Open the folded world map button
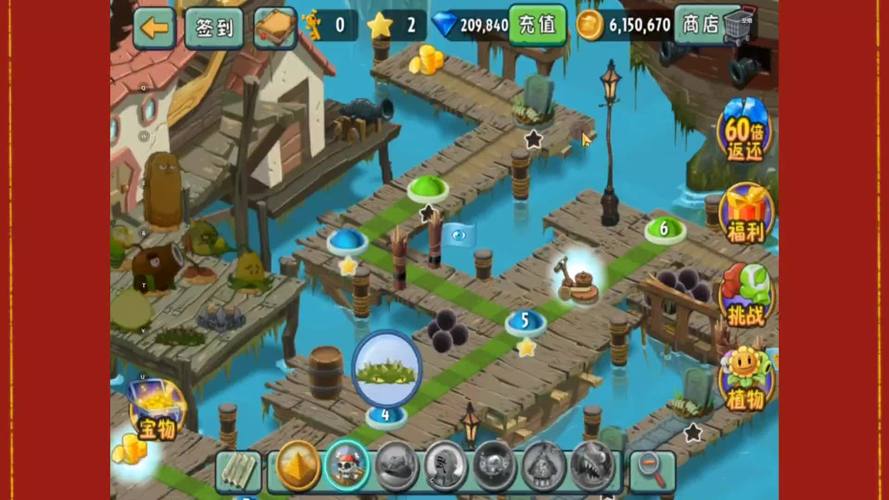 point(238,470)
